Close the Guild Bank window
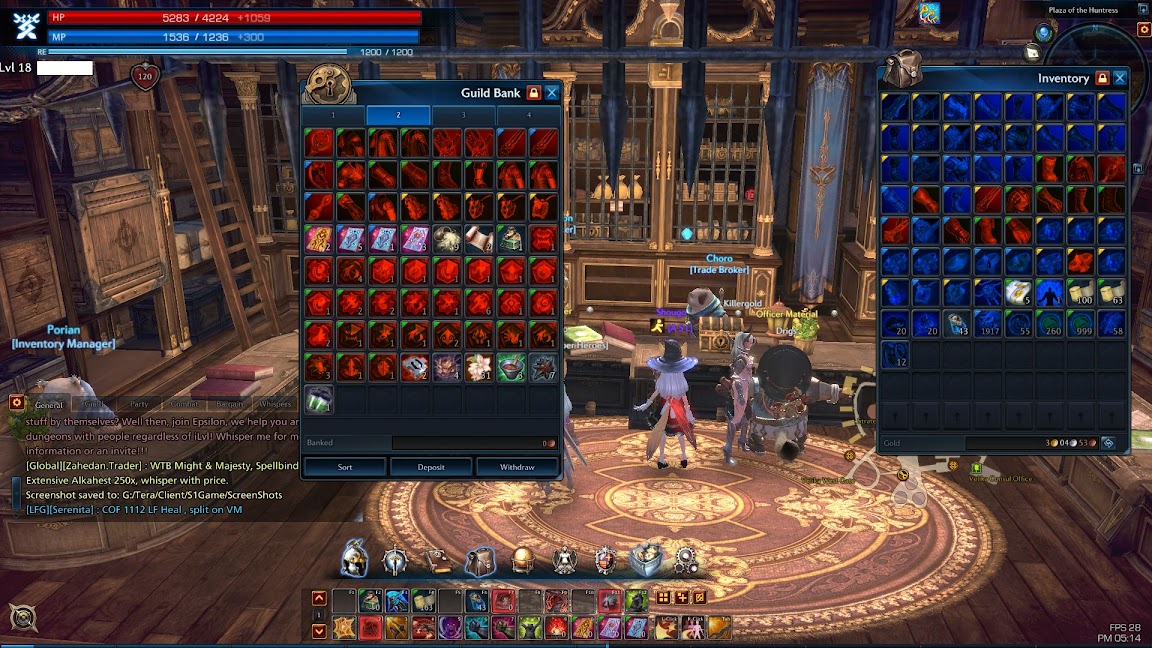 552,93
